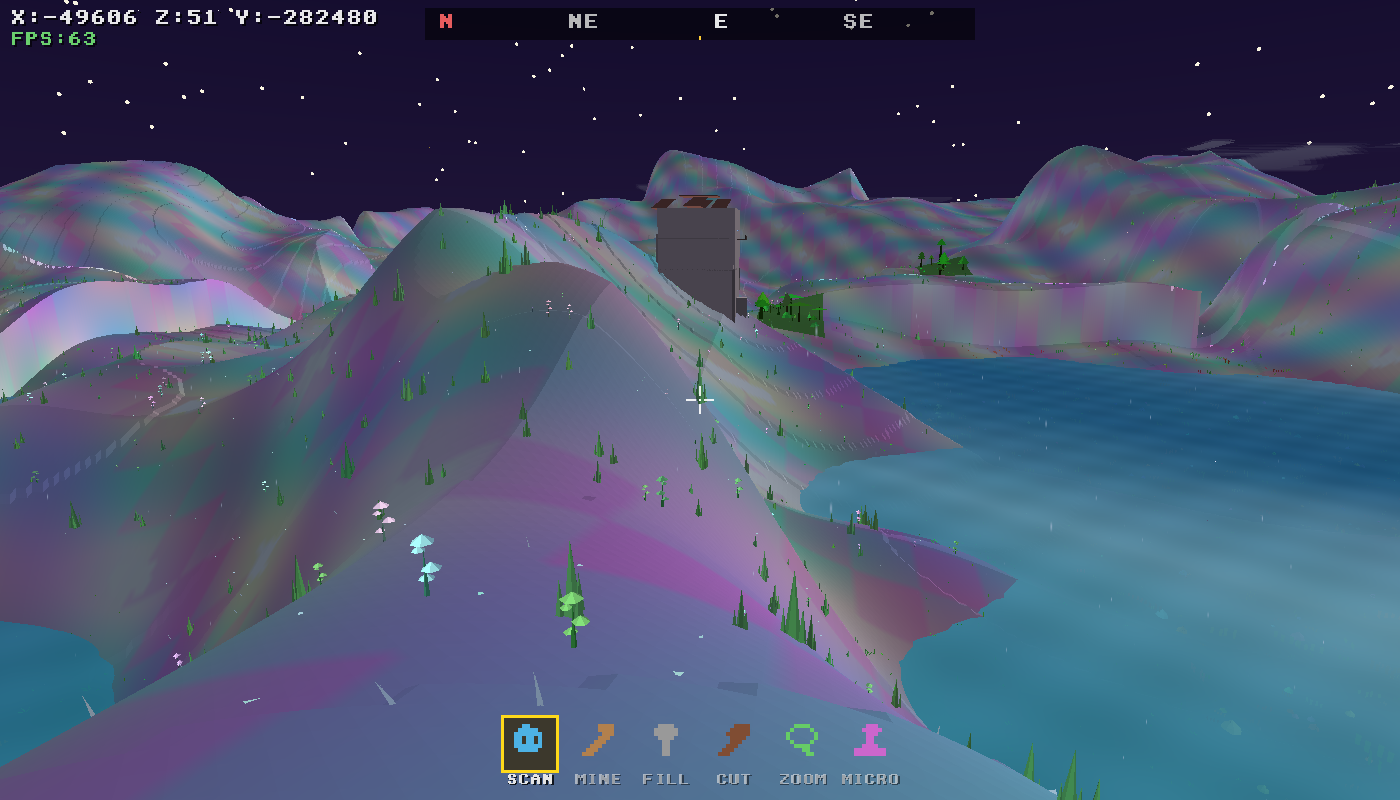Image resolution: width=1400 pixels, height=800 pixels.
Task: Select the MINE label in the hotbar
Action: 597,778
